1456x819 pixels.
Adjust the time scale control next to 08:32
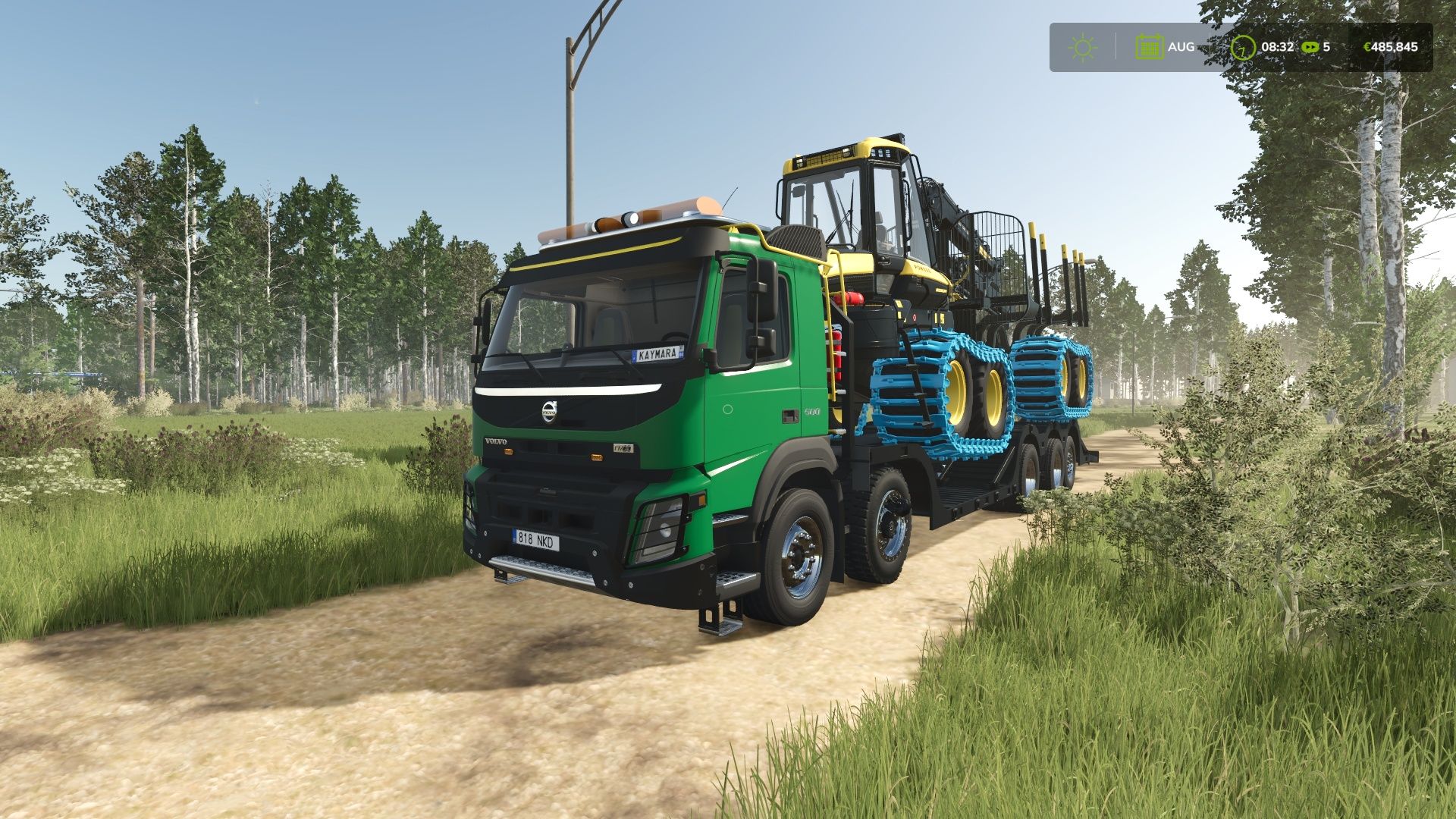click(x=1310, y=46)
